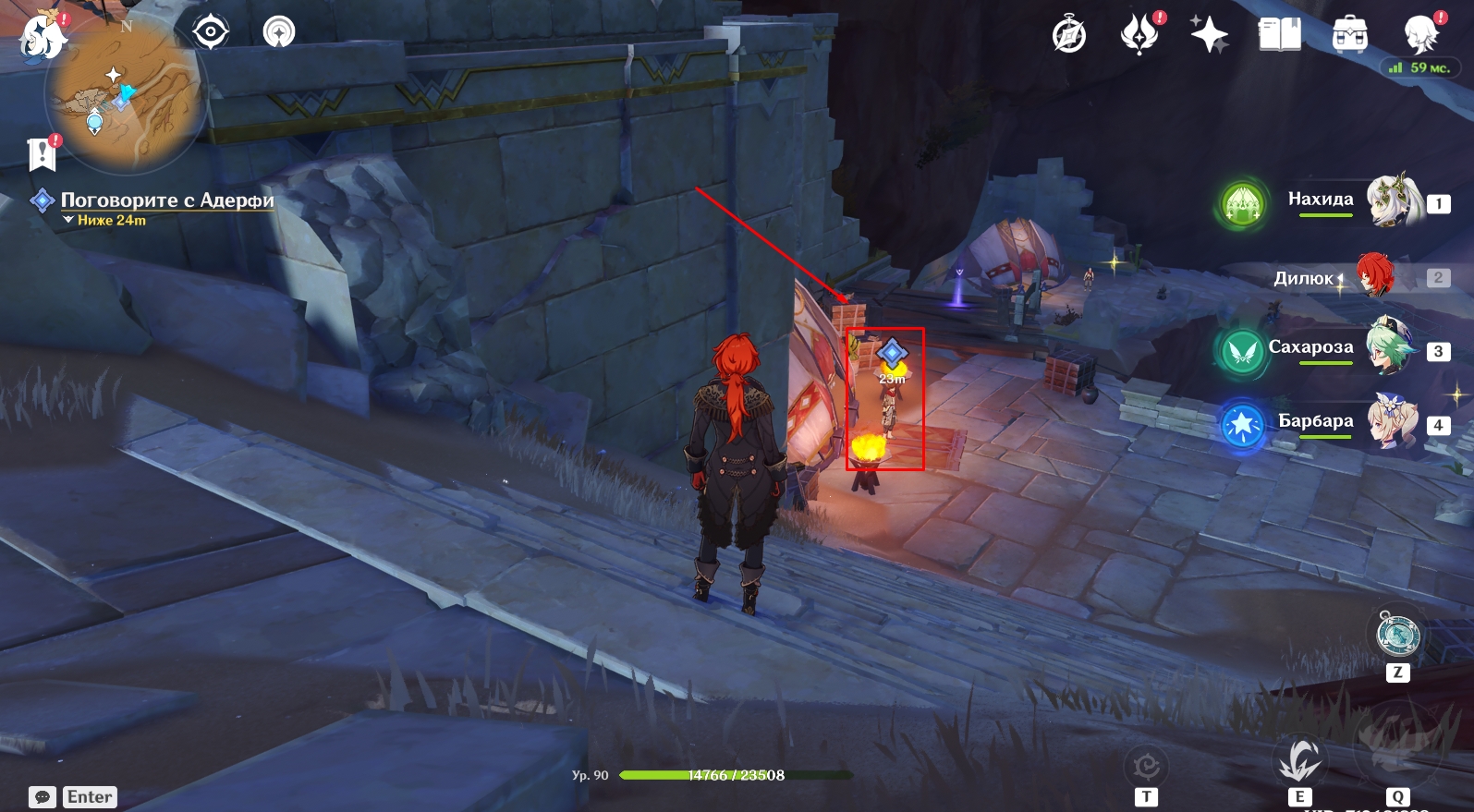1474x812 pixels.
Task: Open the circular minimap
Action: coord(123,97)
